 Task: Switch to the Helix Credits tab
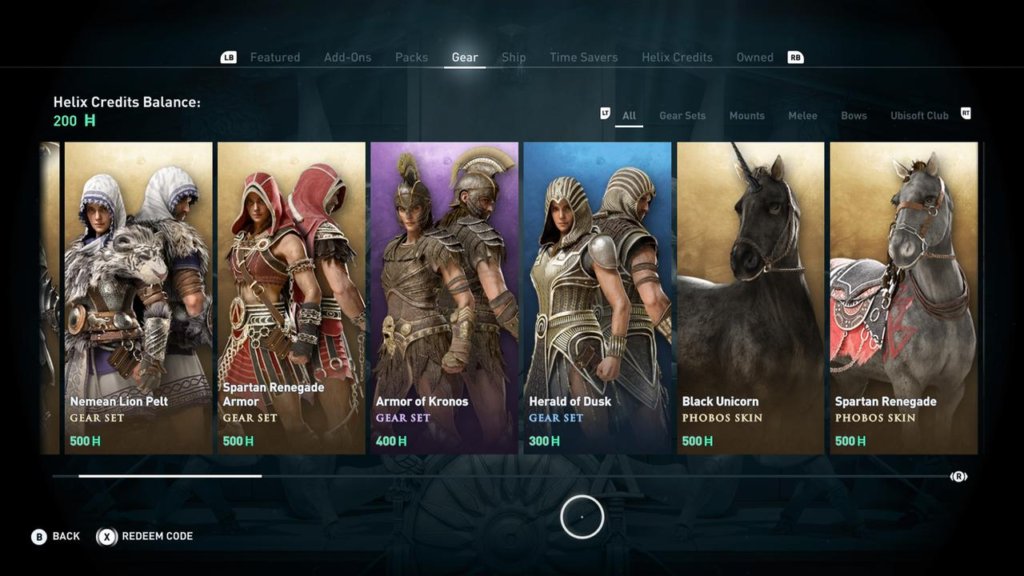[677, 57]
